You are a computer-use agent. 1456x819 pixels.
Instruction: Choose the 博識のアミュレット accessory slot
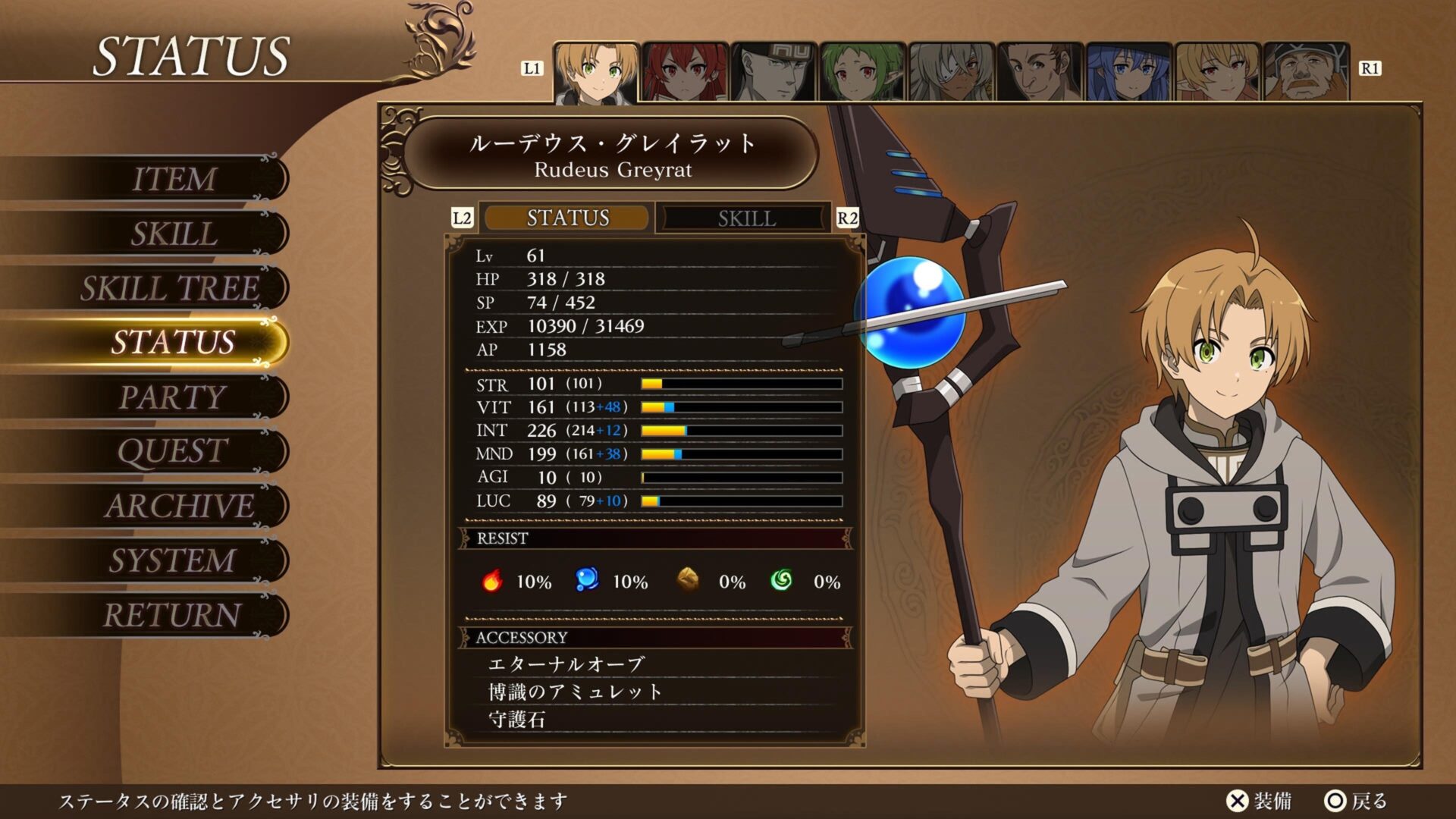coord(576,692)
